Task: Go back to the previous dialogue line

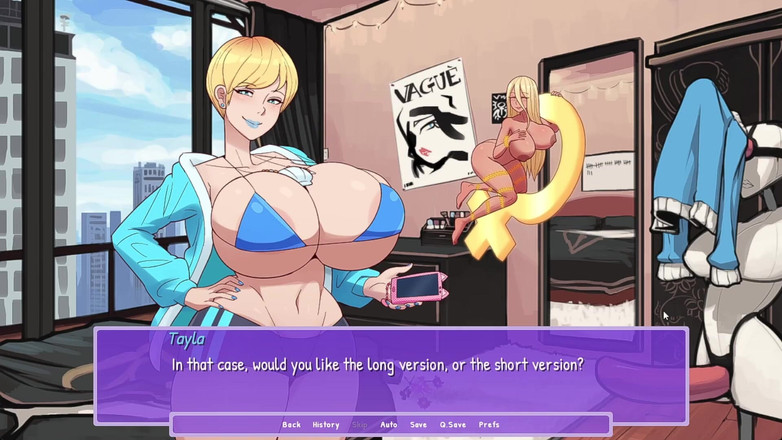Action: point(291,425)
